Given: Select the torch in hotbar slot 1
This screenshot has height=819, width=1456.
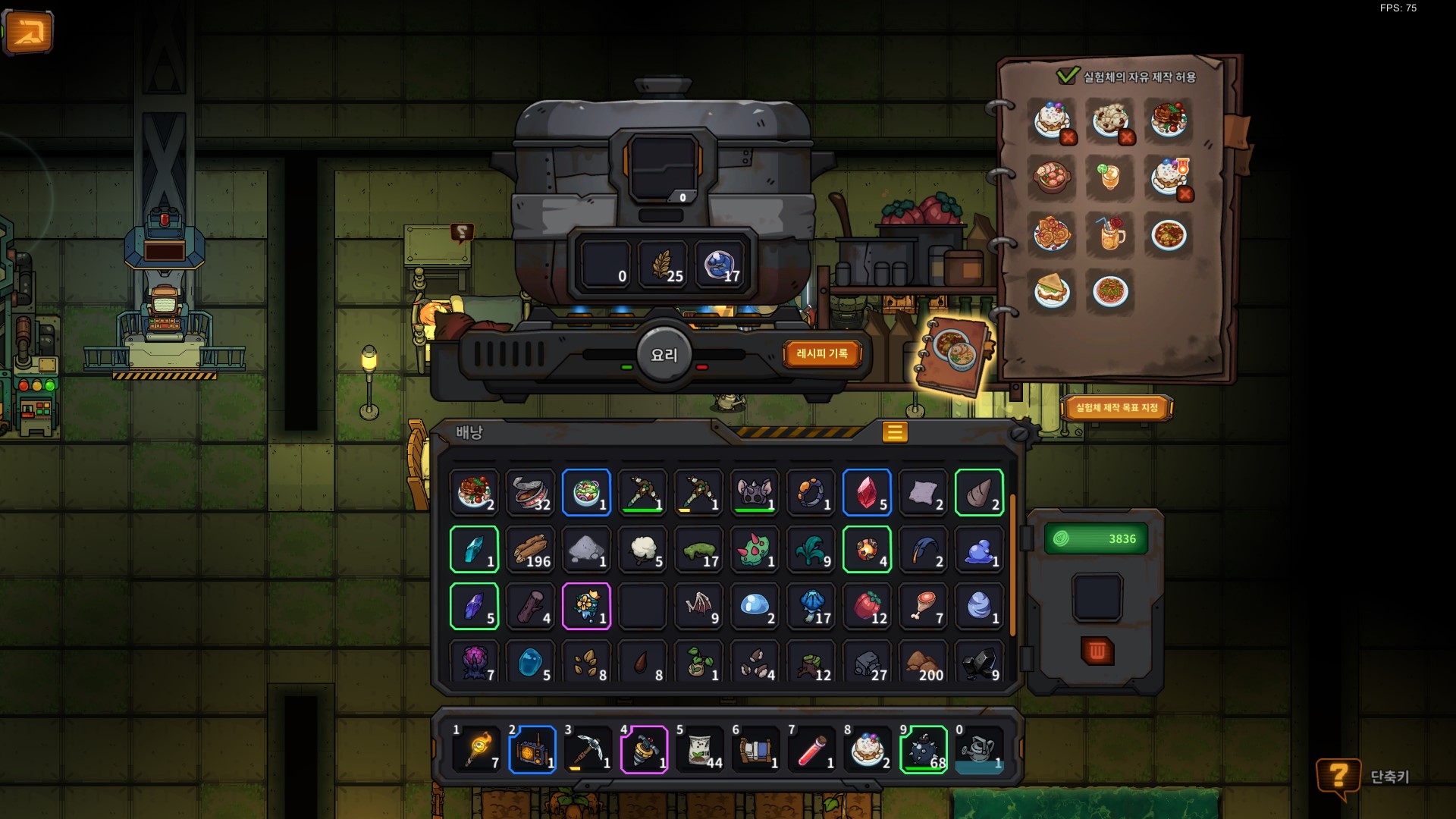Looking at the screenshot, I should pyautogui.click(x=476, y=749).
